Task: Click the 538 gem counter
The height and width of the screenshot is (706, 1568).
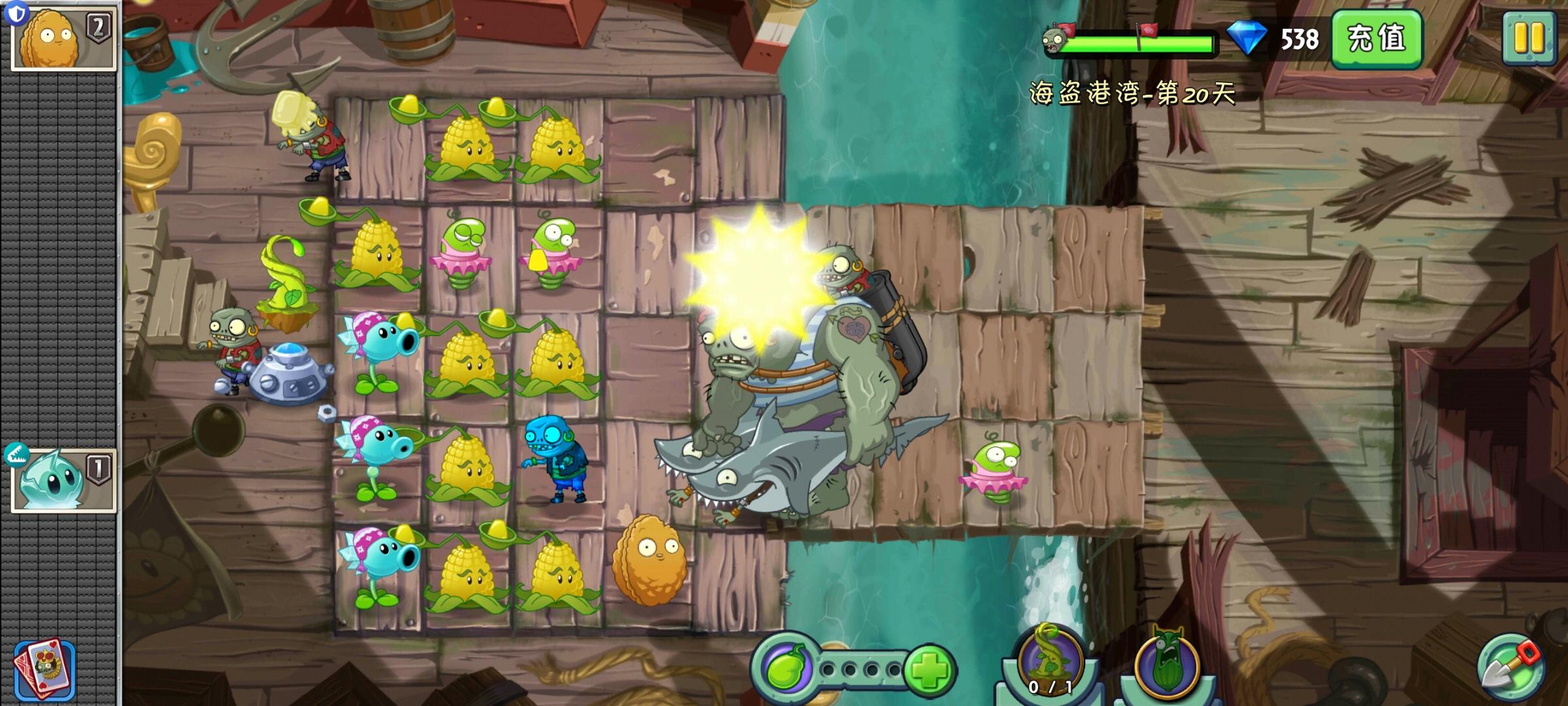Action: 1300,41
